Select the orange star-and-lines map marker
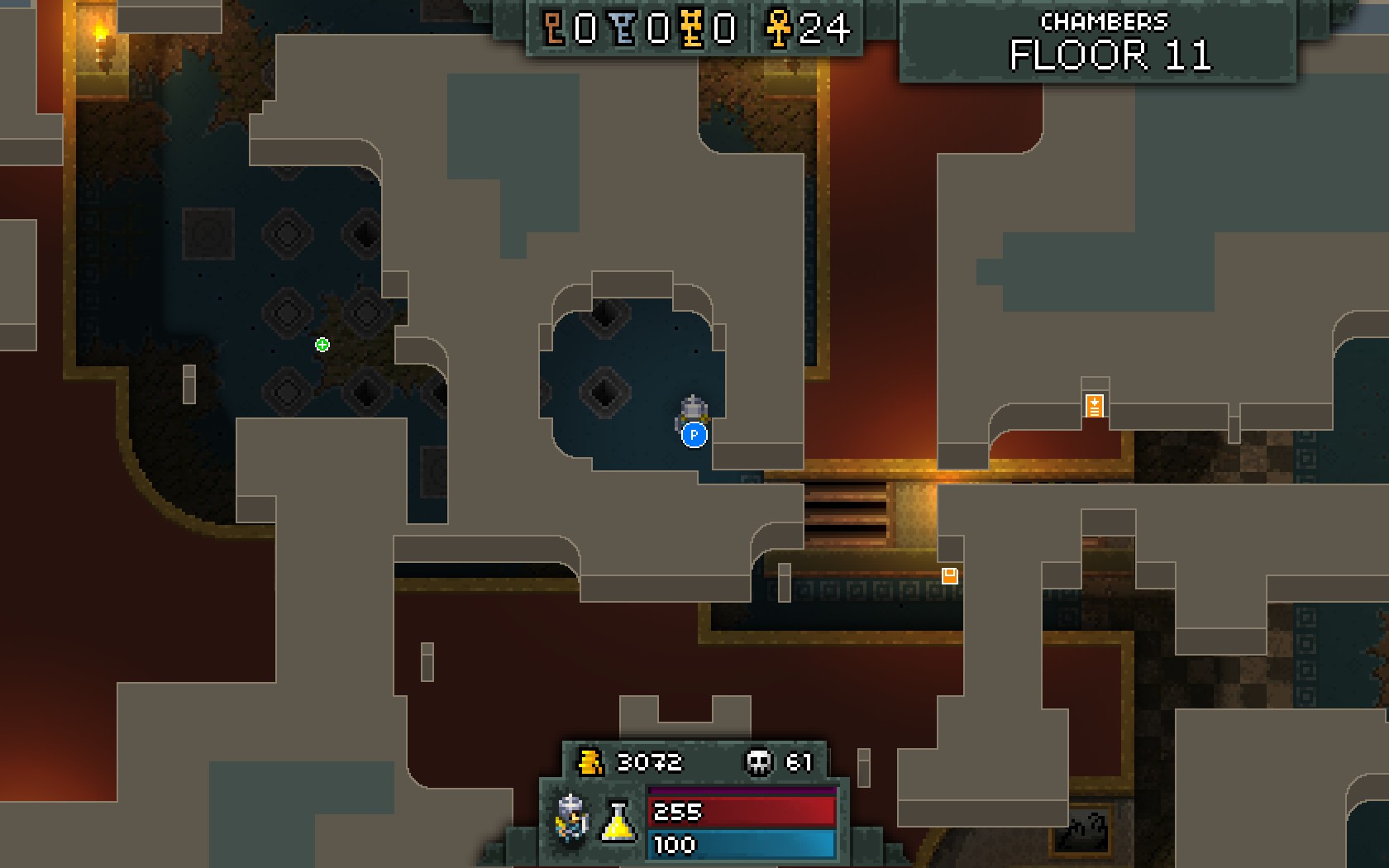The width and height of the screenshot is (1389, 868). coord(1095,406)
